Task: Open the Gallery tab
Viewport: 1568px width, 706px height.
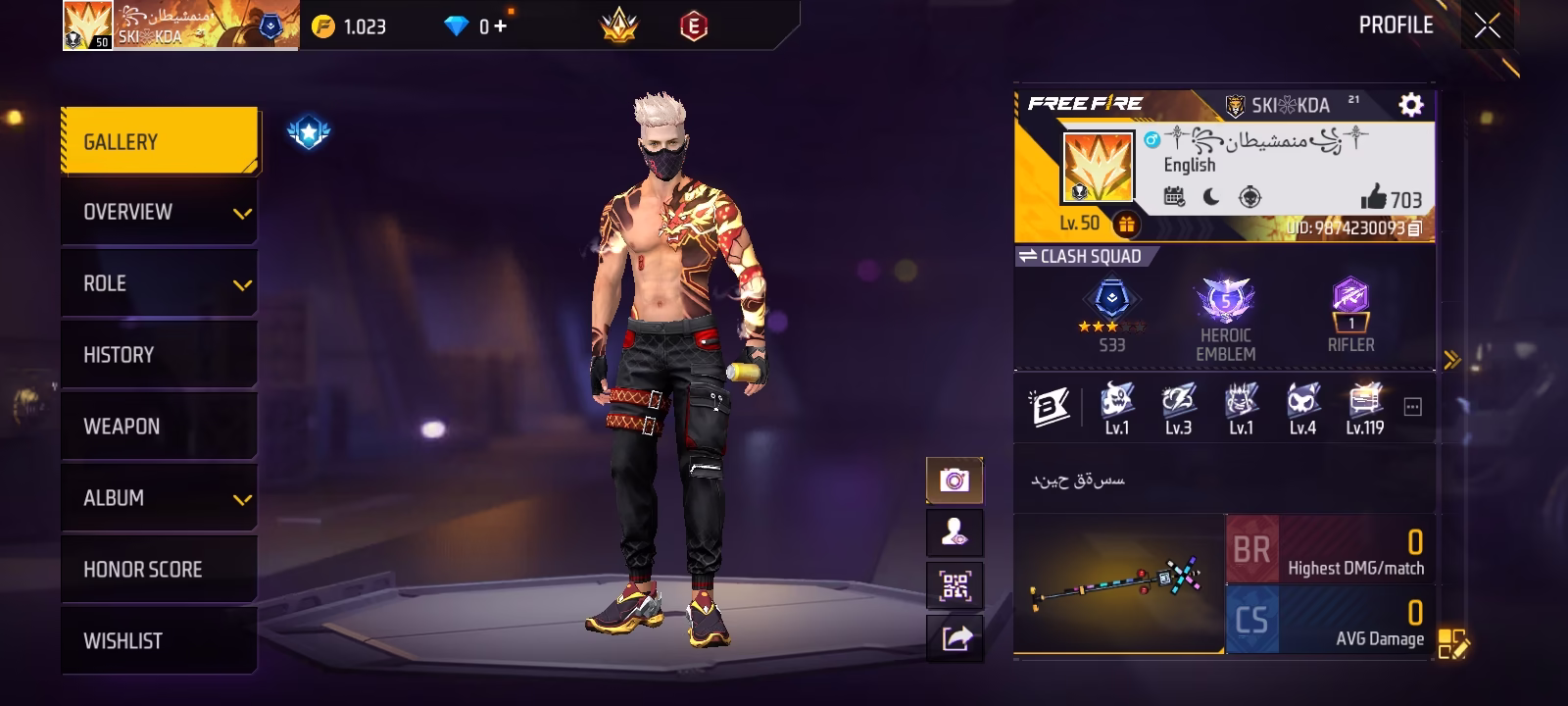Action: pos(160,142)
